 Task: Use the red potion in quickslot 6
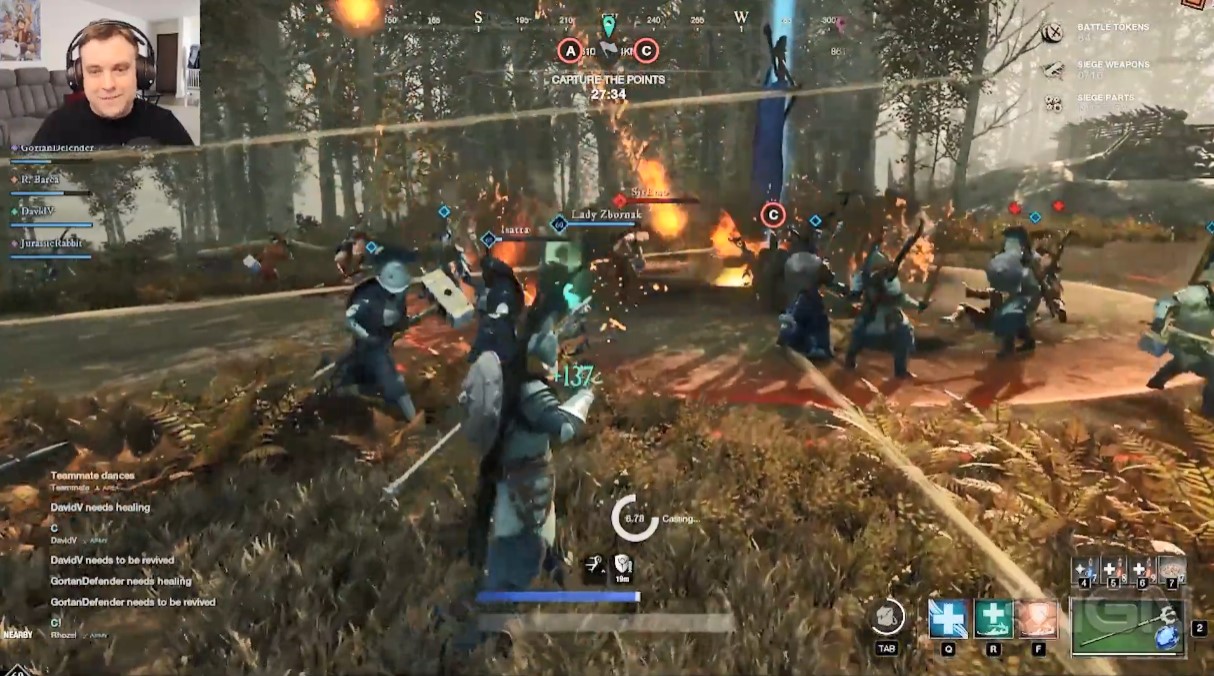coord(1142,571)
